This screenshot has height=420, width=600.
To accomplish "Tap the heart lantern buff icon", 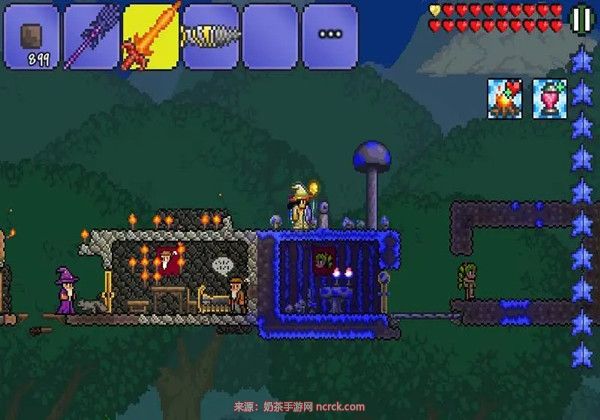I will 549,97.
